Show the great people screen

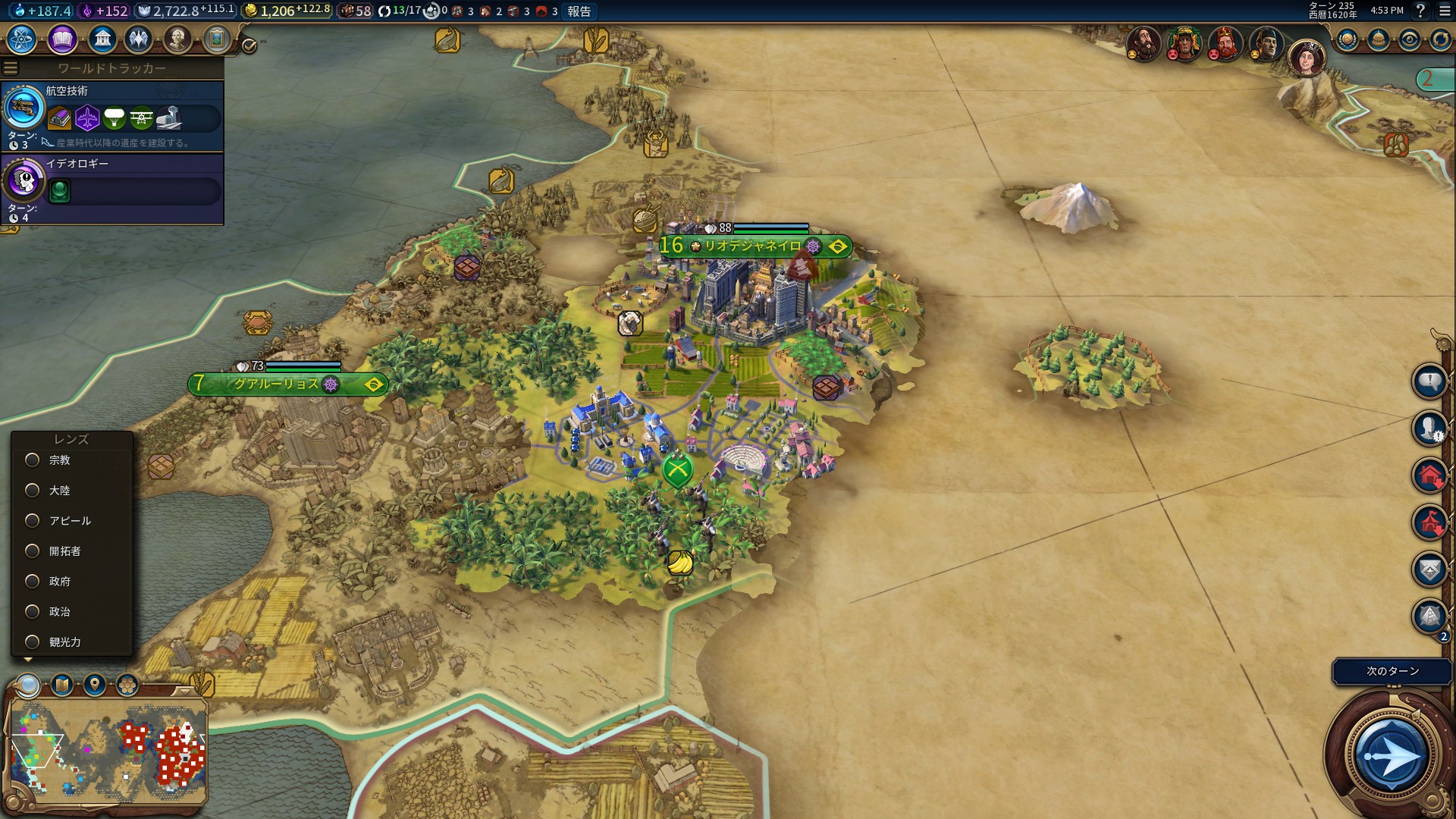177,39
